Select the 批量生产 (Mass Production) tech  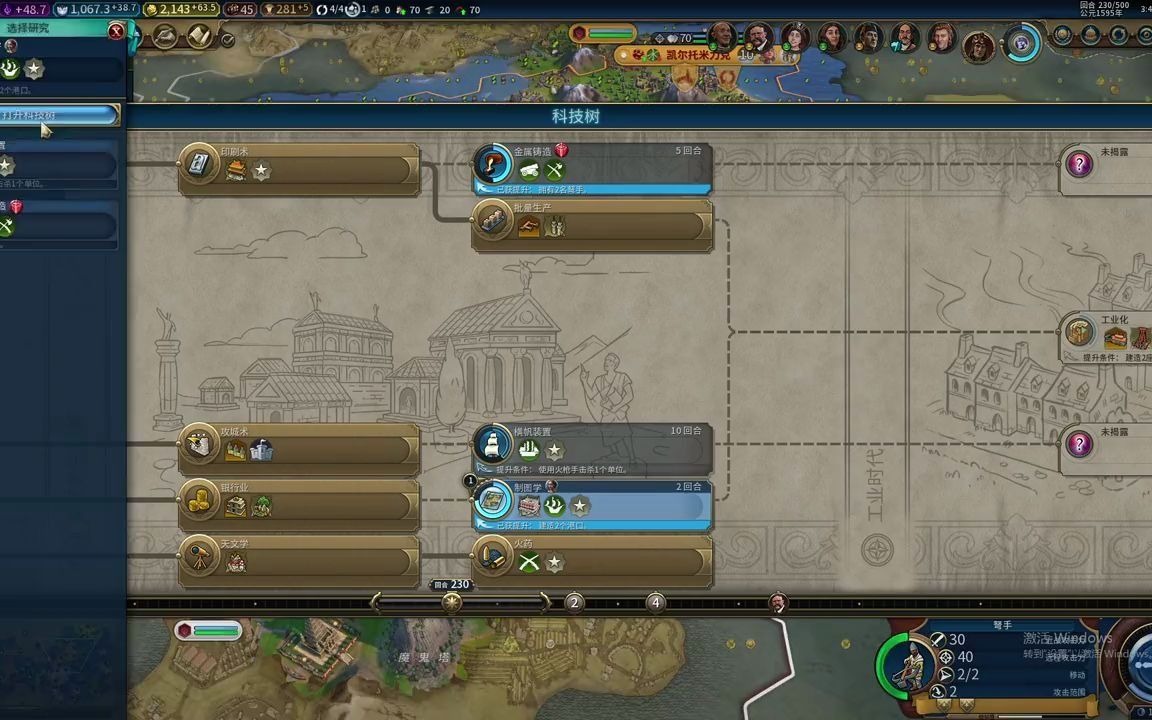[x=592, y=224]
